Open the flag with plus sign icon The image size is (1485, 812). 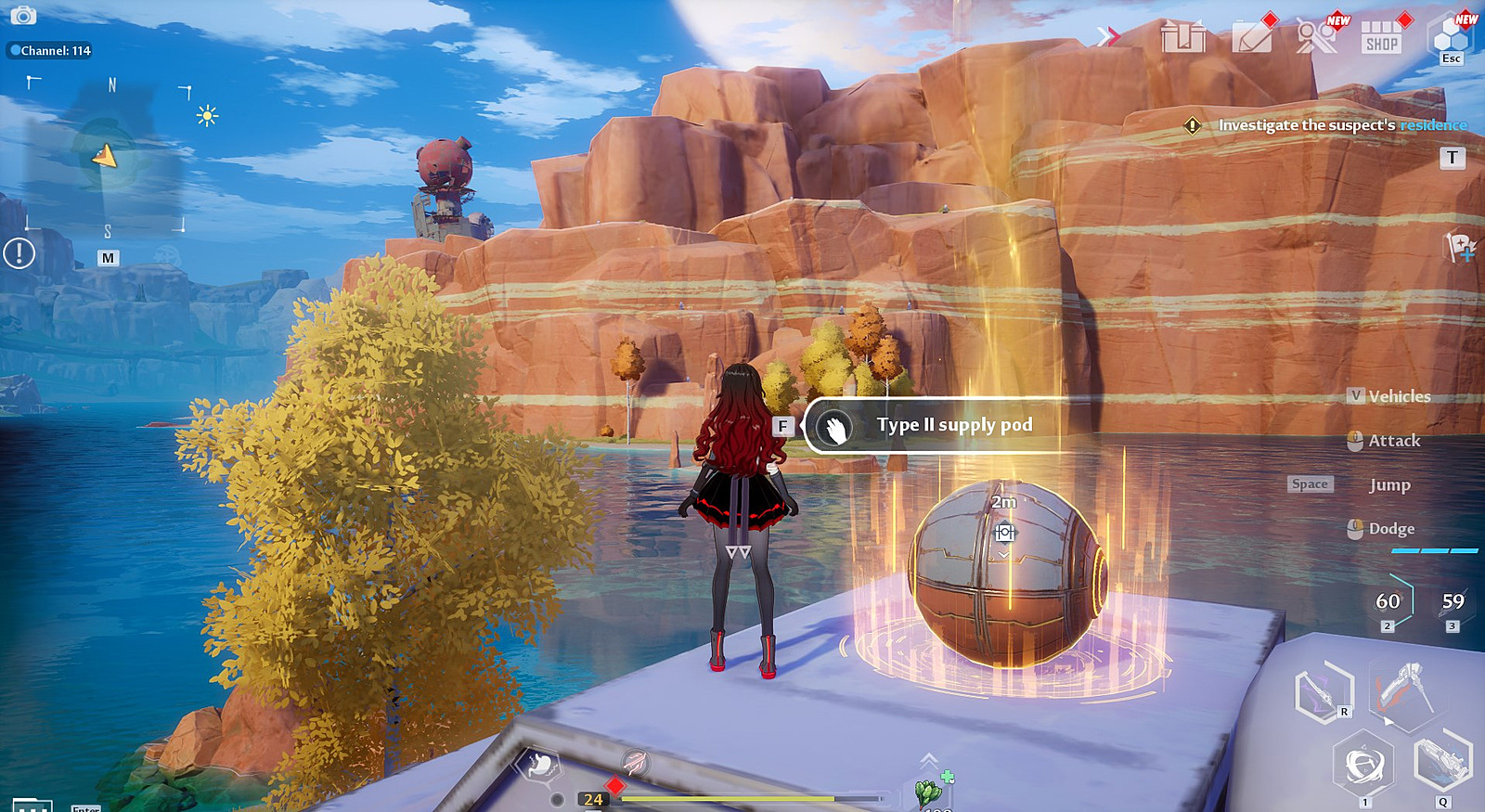click(x=1460, y=247)
